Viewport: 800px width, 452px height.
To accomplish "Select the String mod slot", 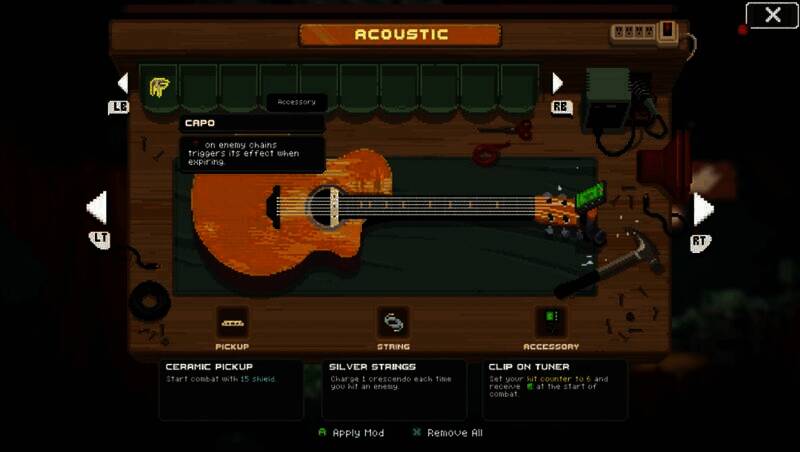I will [x=393, y=323].
